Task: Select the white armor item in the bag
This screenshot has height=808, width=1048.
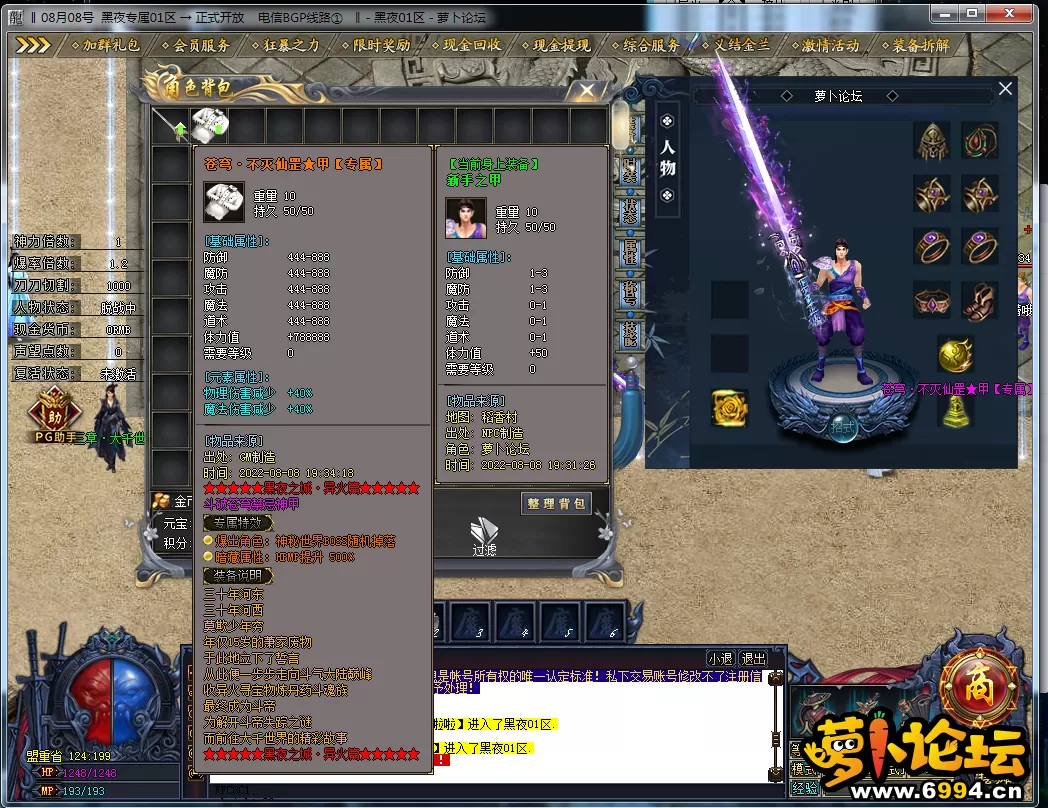Action: [209, 124]
